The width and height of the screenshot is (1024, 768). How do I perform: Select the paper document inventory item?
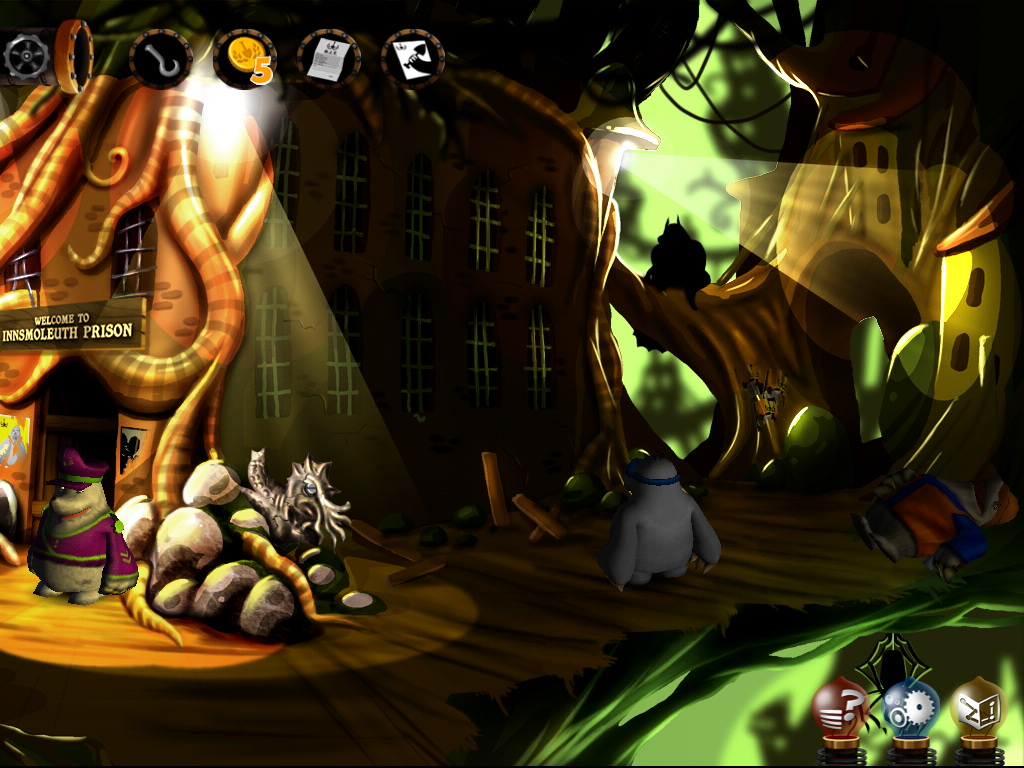click(x=328, y=60)
